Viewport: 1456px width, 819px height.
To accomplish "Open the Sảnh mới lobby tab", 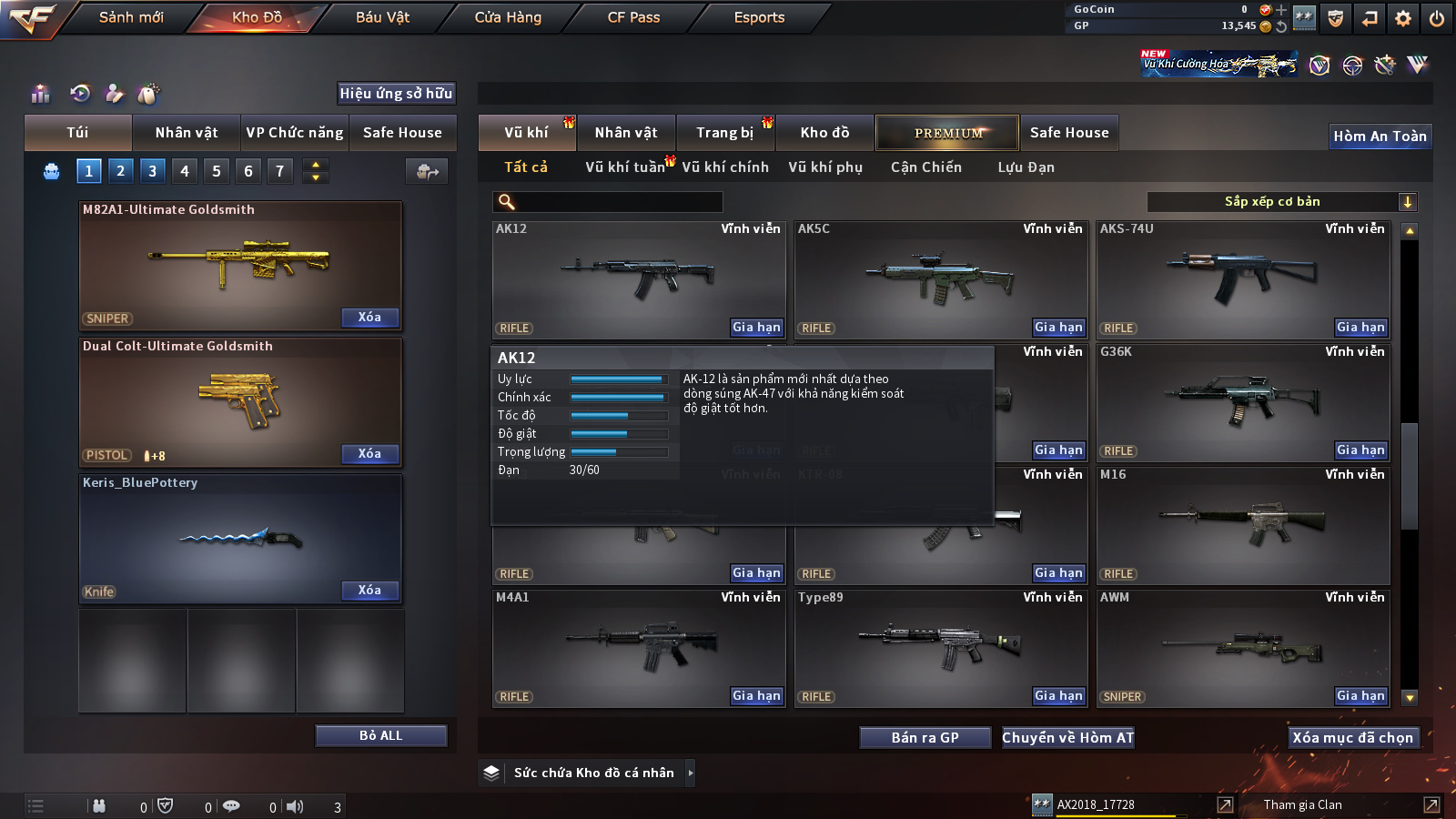I will point(131,17).
